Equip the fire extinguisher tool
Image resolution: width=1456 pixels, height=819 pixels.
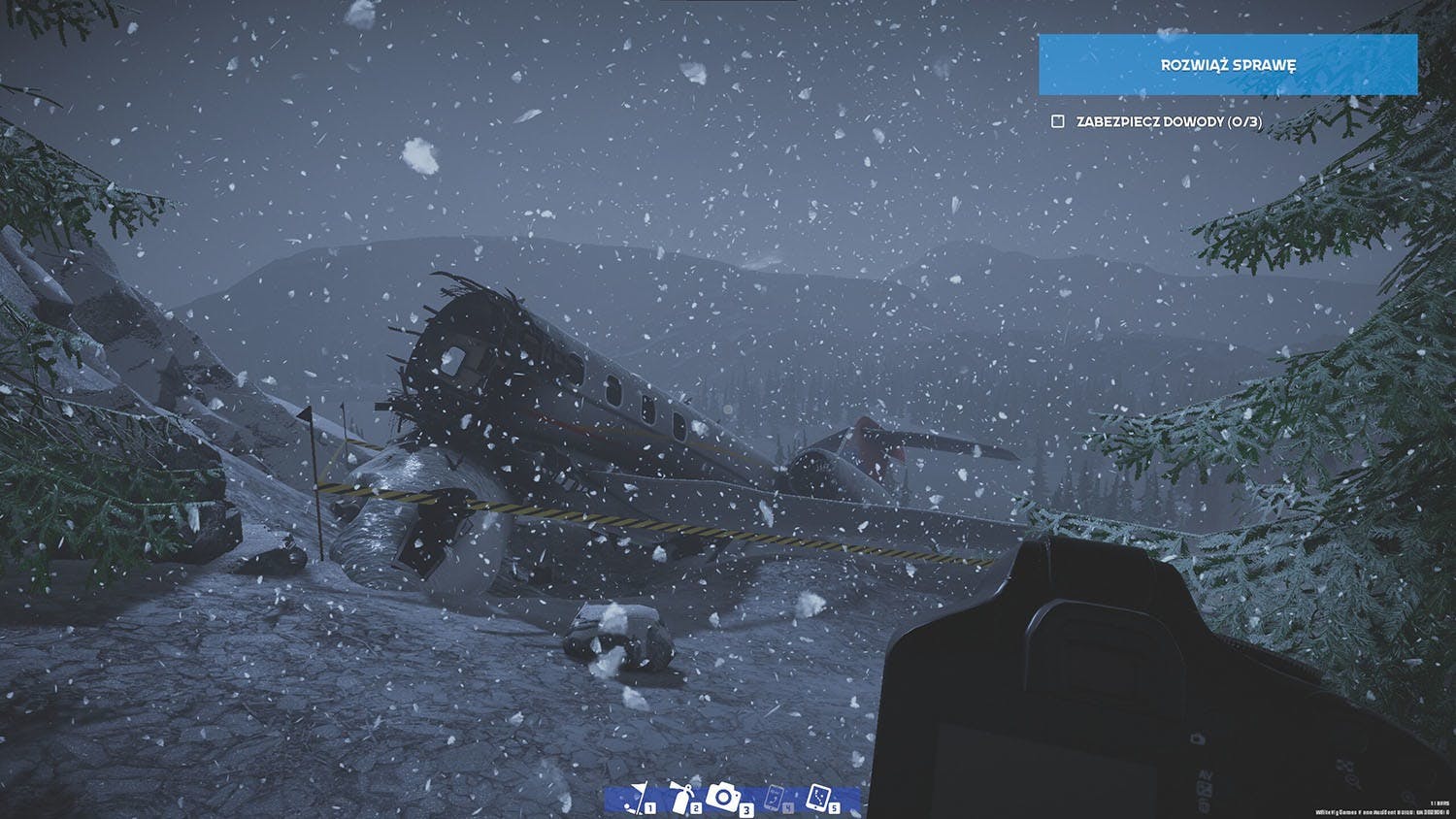683,799
